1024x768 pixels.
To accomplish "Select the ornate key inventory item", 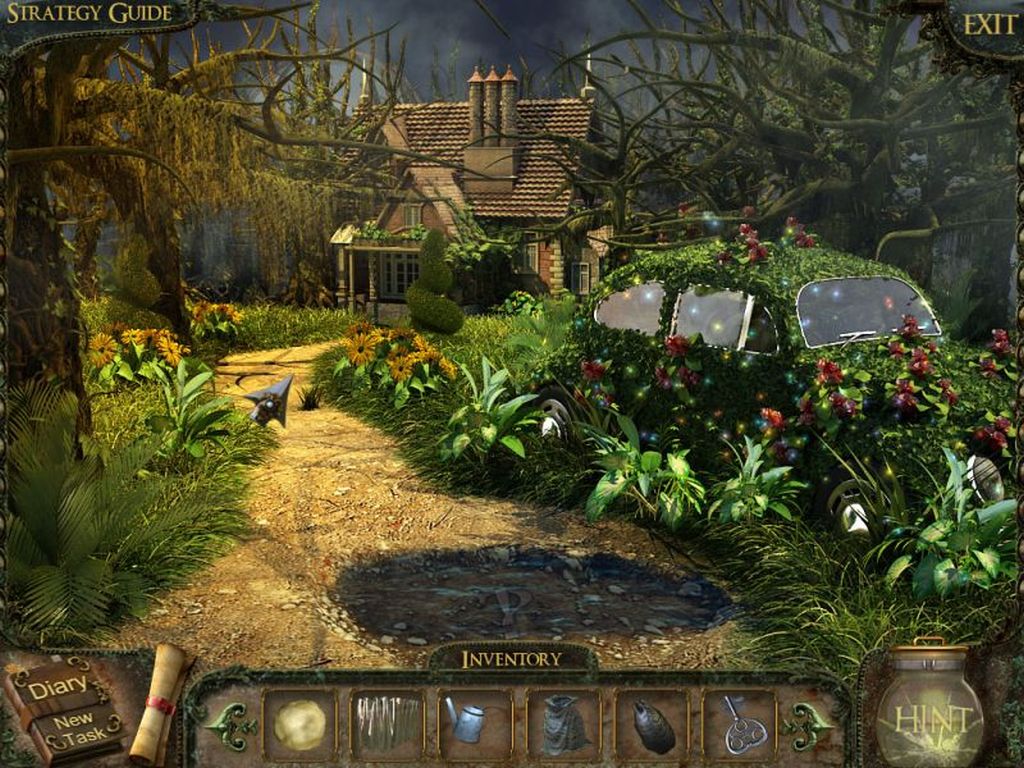I will 740,724.
